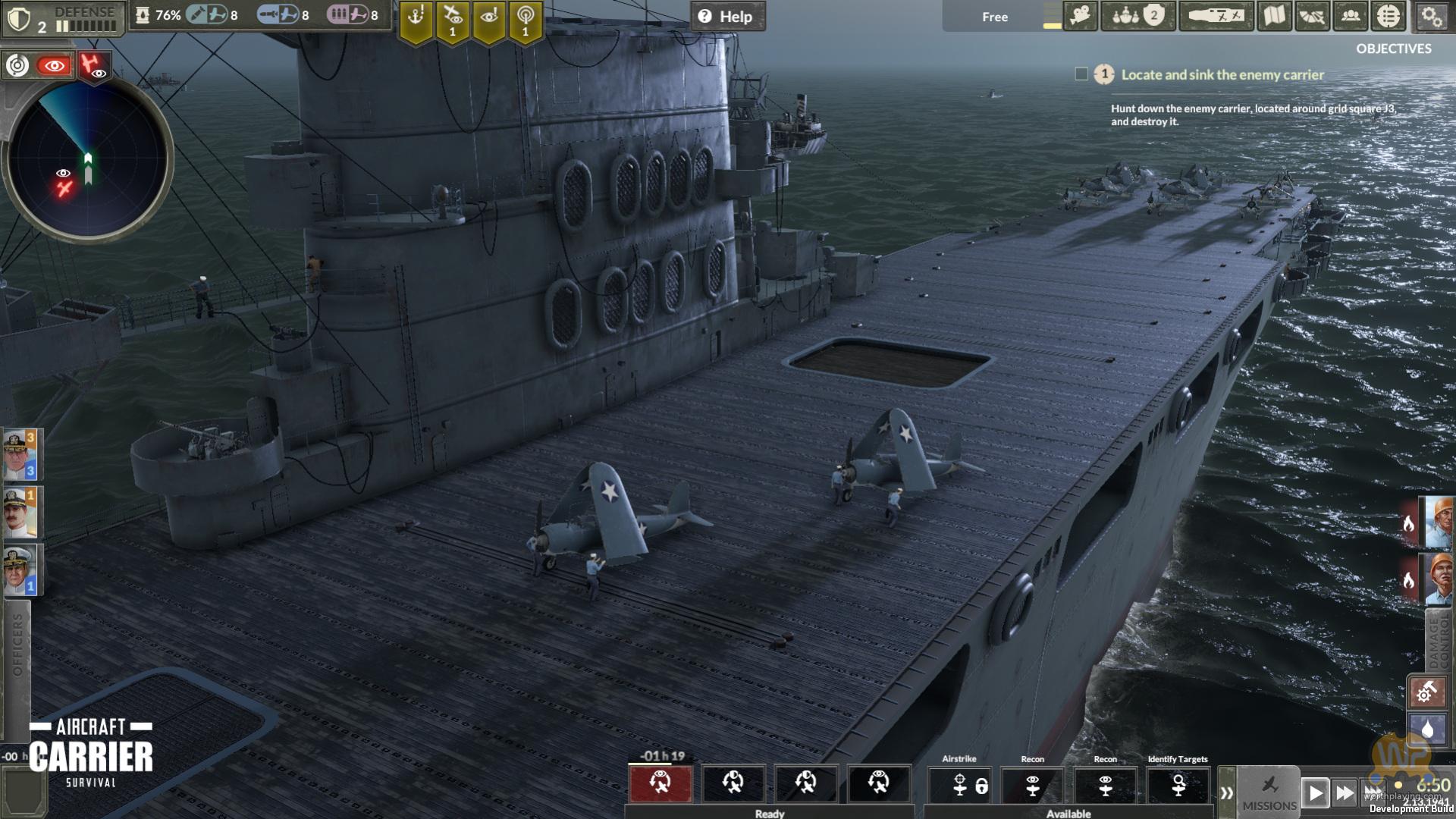Toggle the objective checkbox for enemy carrier
This screenshot has width=1456, height=819.
pyautogui.click(x=1081, y=74)
